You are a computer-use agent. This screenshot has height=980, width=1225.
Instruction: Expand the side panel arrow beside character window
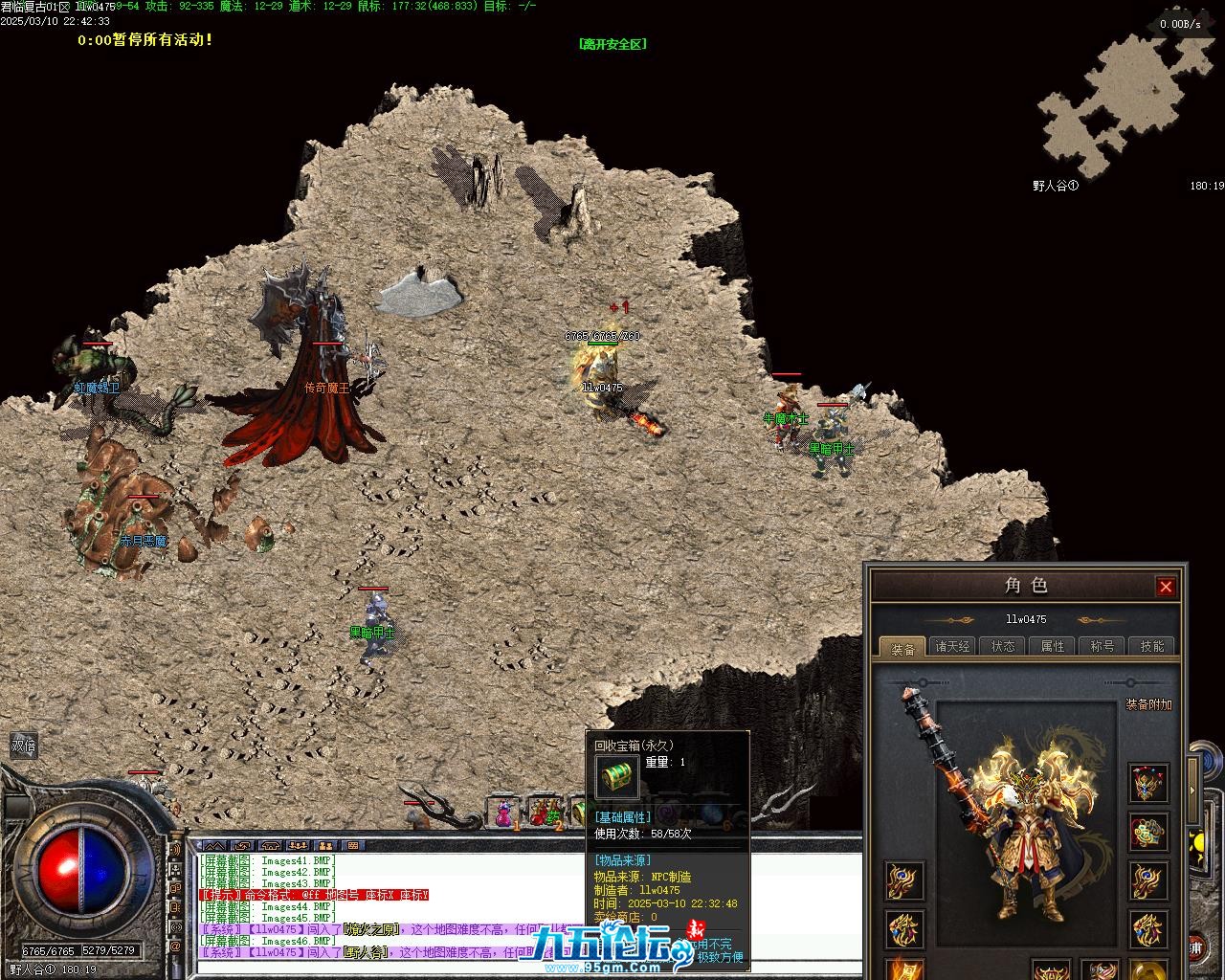coord(1192,791)
